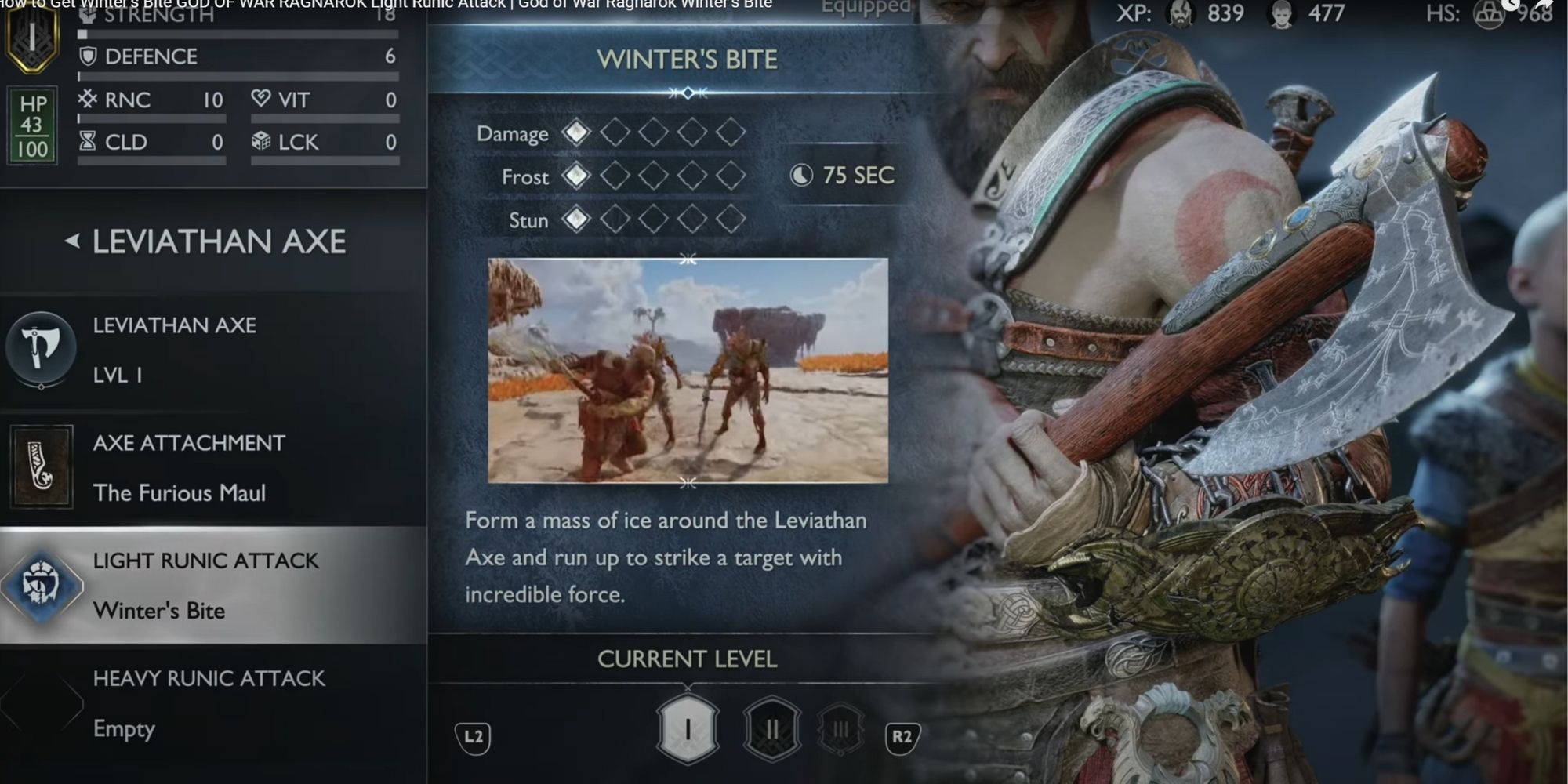
Task: Click The Furious Maul attachment icon
Action: pyautogui.click(x=41, y=466)
